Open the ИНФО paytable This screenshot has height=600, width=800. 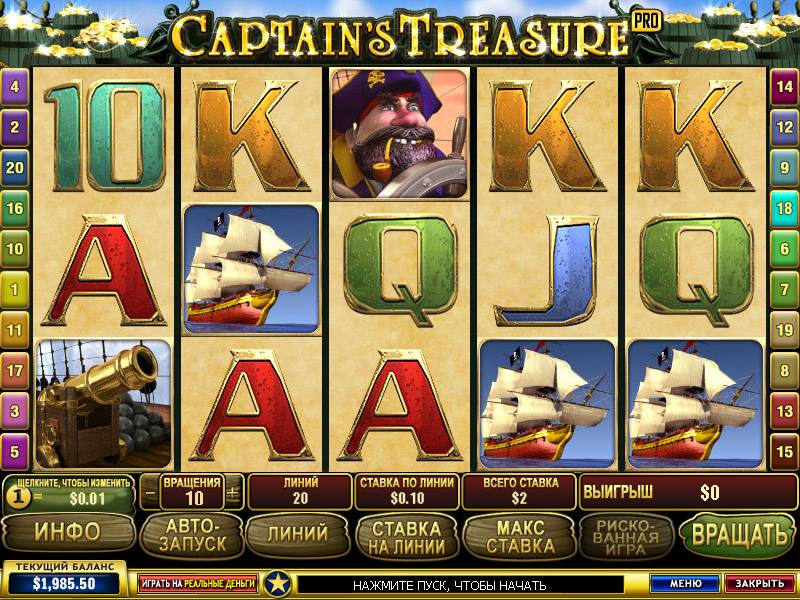tap(67, 533)
